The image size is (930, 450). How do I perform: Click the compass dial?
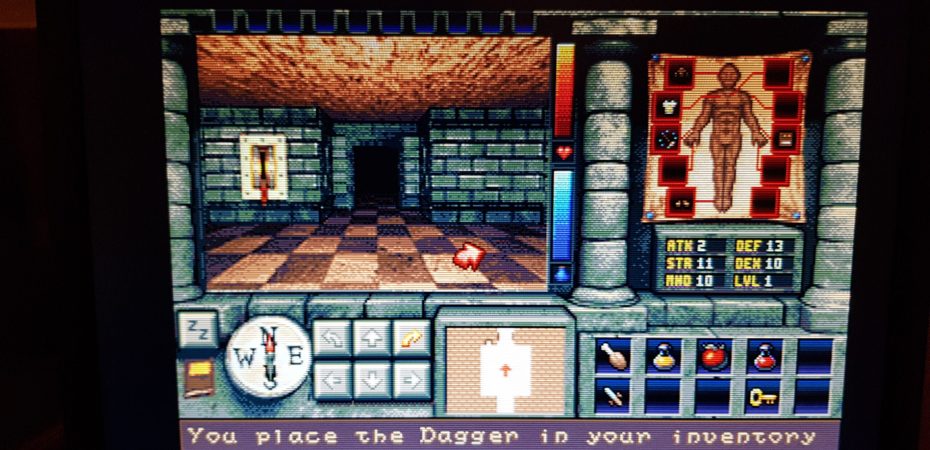[x=268, y=355]
